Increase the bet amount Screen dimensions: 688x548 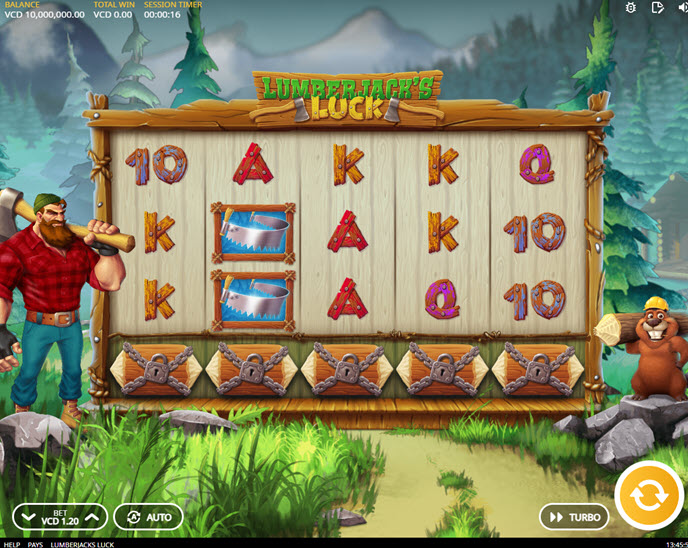point(91,517)
